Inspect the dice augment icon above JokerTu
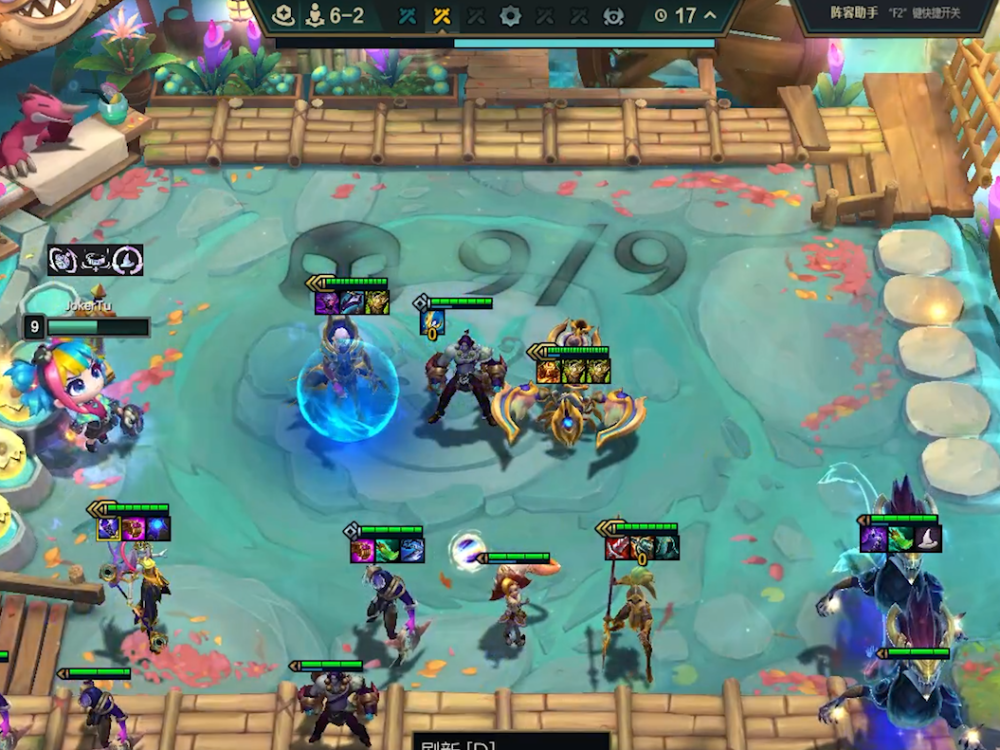The width and height of the screenshot is (1000, 750). point(64,260)
